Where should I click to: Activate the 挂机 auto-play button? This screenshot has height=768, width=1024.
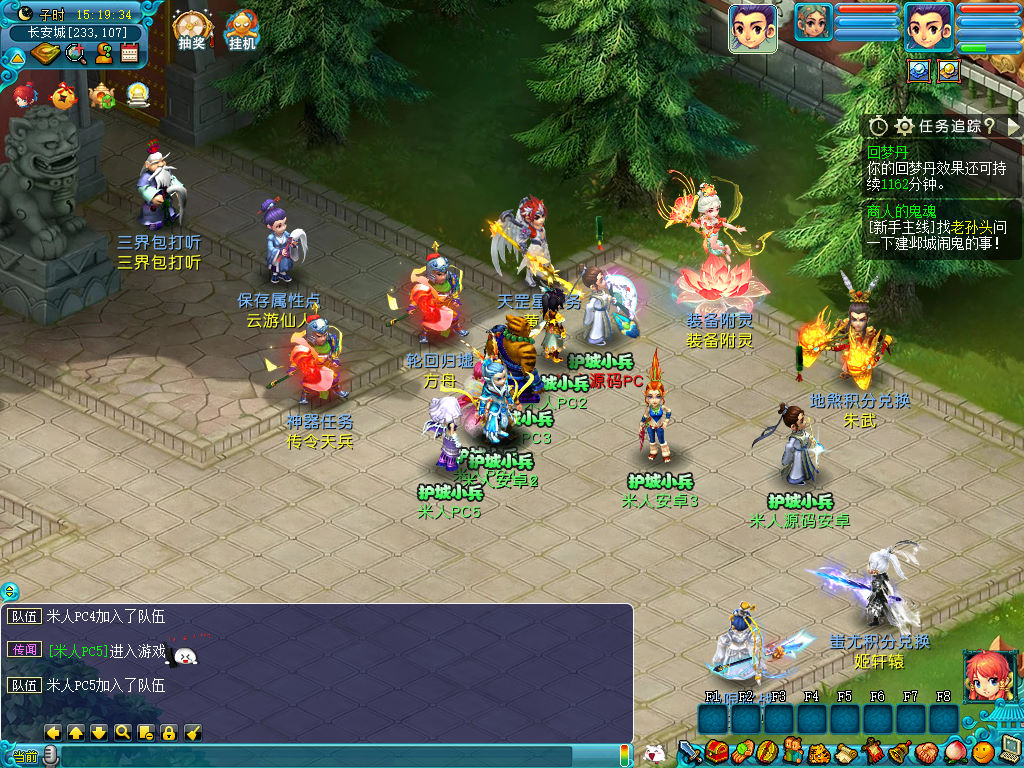pyautogui.click(x=242, y=30)
